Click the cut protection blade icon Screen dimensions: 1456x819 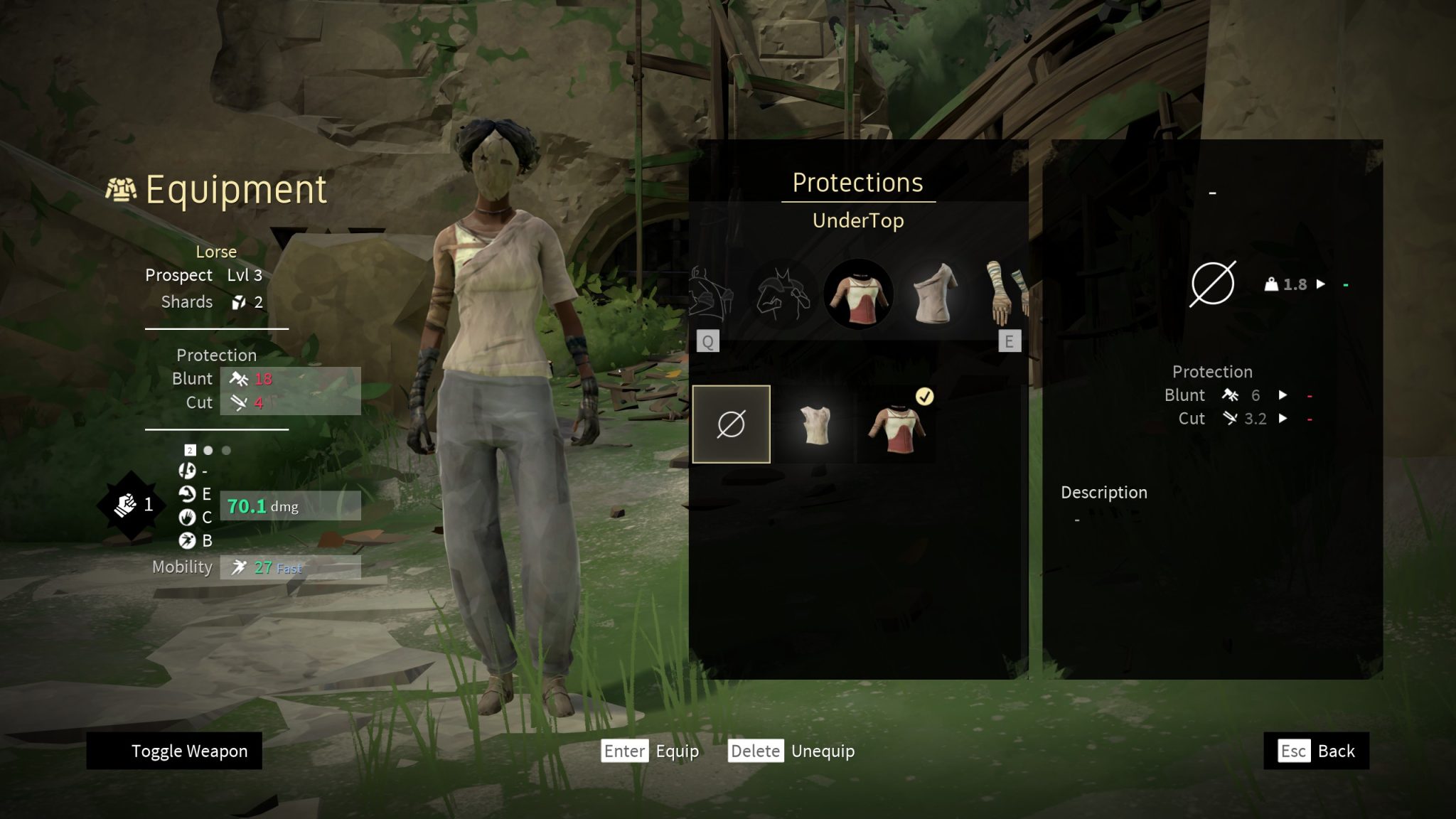(x=238, y=402)
